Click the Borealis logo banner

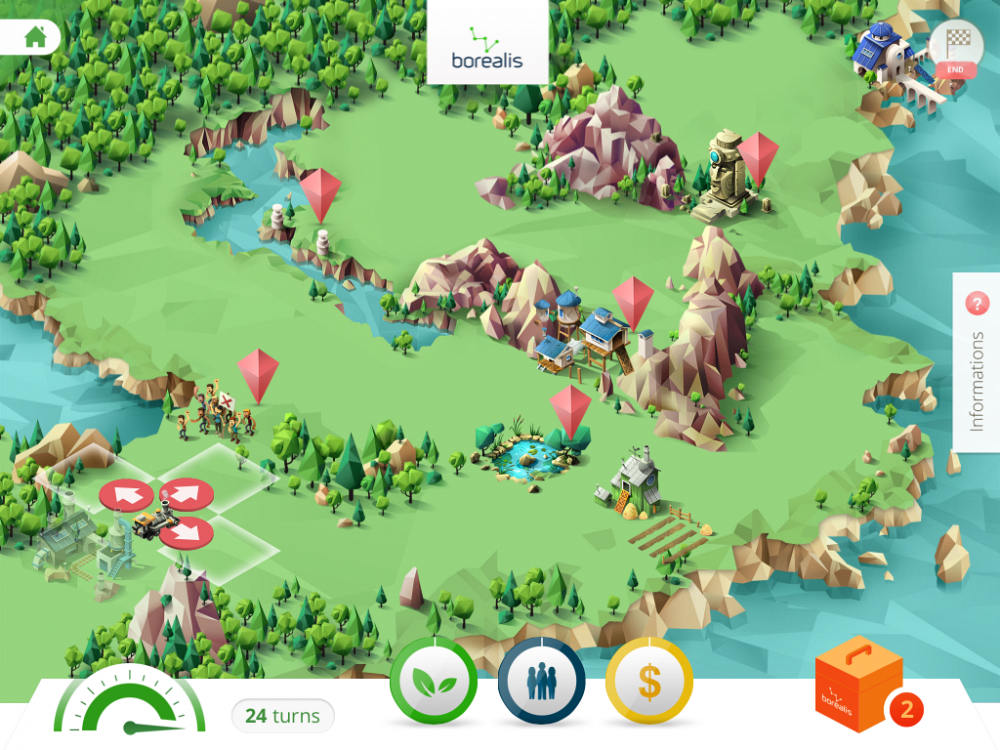click(487, 42)
